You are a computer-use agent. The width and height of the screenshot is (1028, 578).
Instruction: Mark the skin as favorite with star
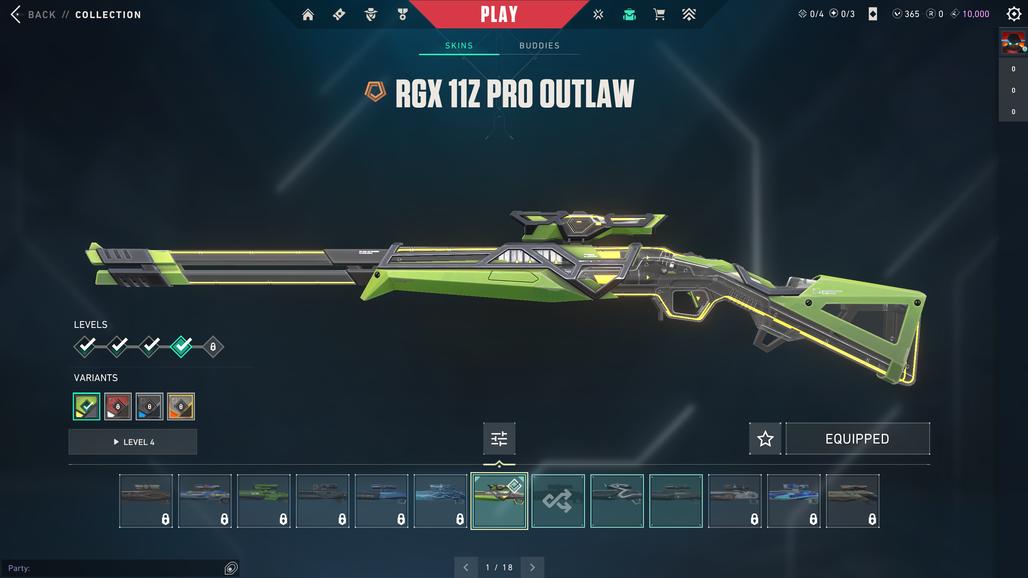[x=765, y=439]
